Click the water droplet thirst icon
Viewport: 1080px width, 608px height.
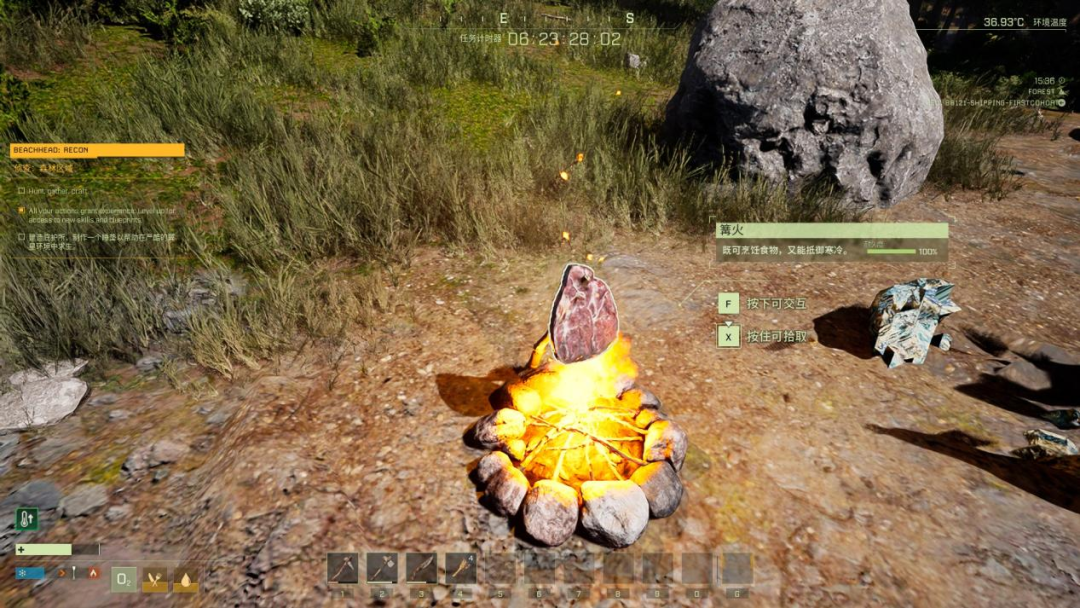(x=186, y=579)
